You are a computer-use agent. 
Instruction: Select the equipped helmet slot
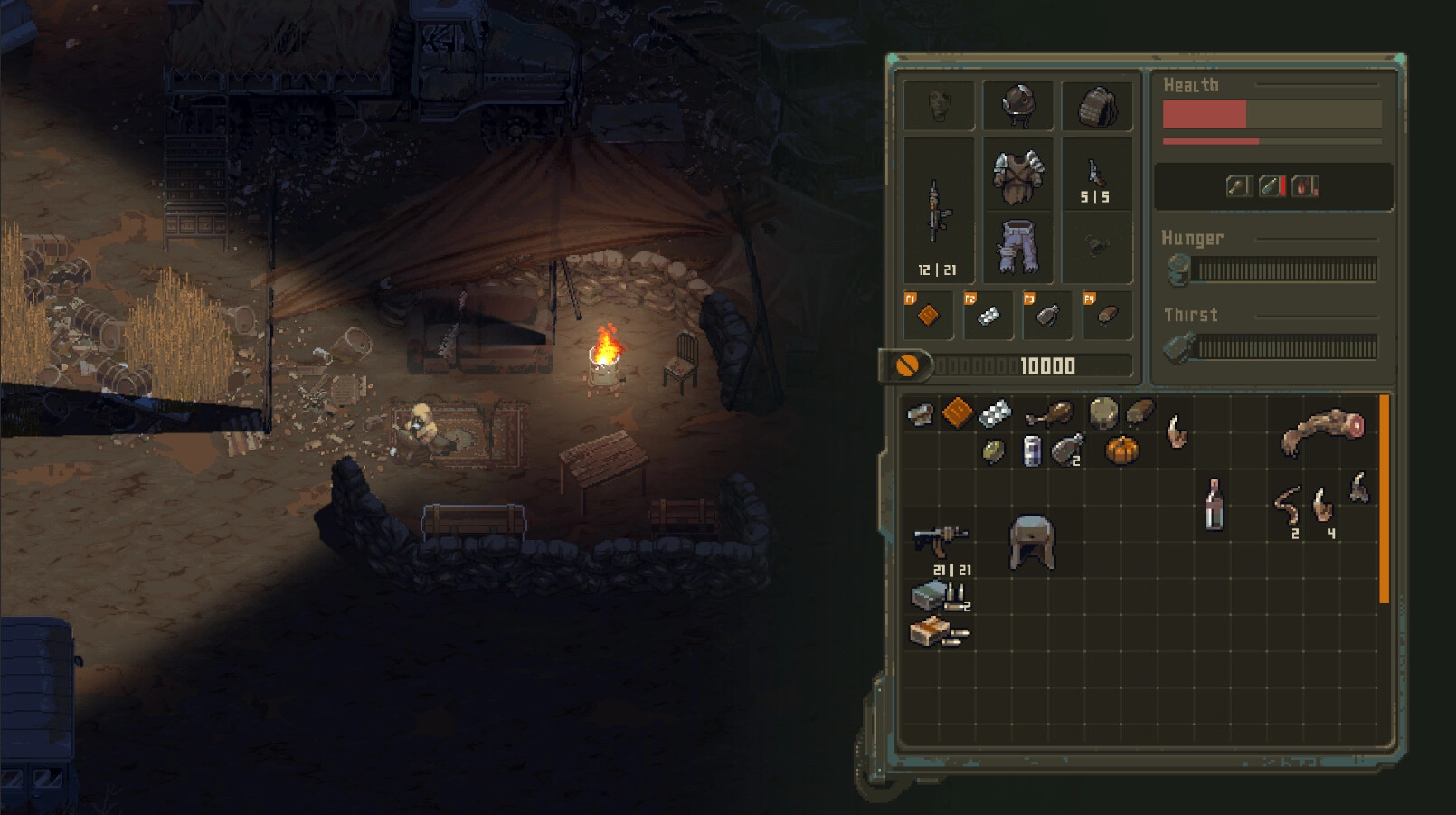click(1017, 106)
